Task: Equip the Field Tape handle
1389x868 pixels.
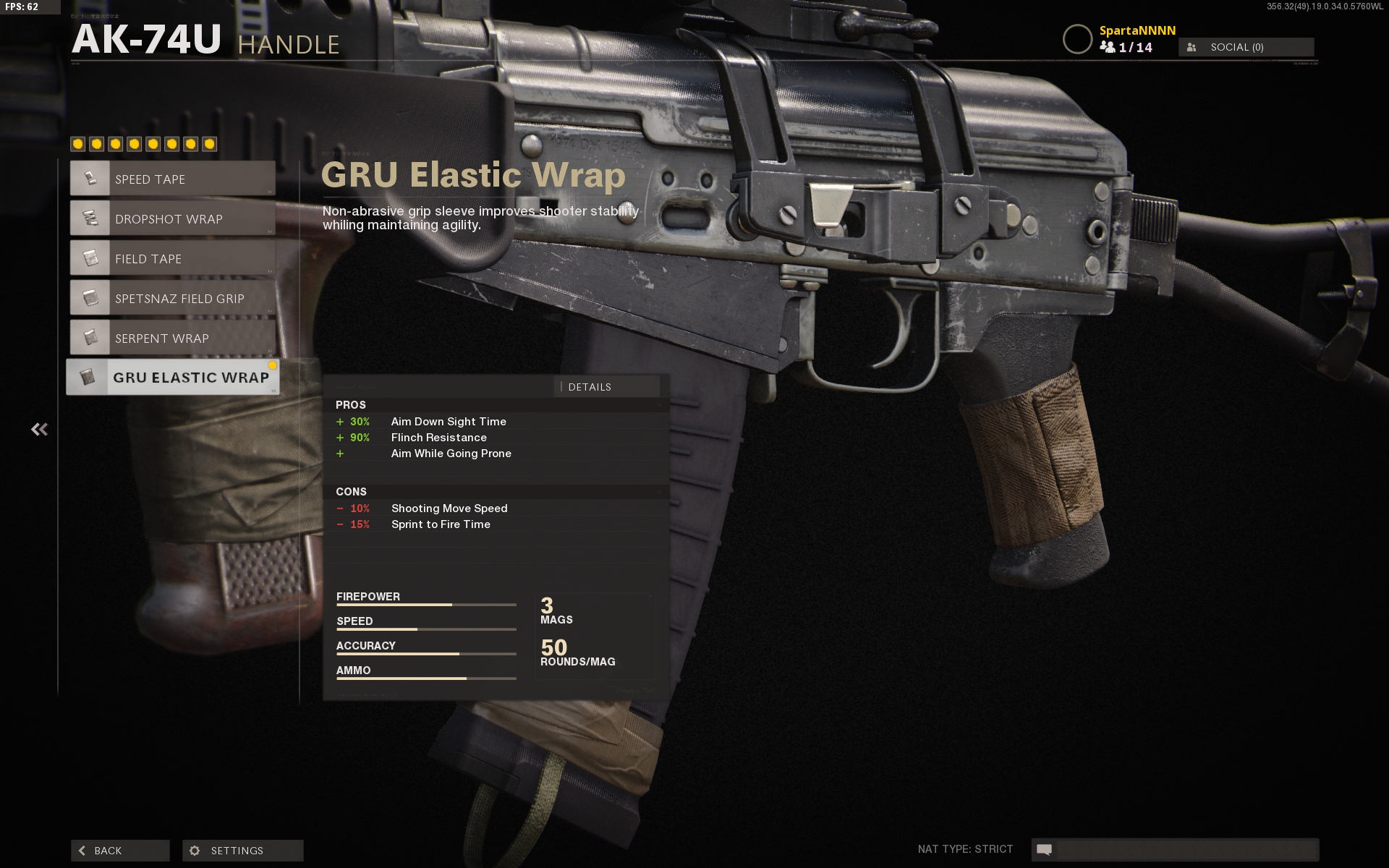Action: tap(173, 258)
